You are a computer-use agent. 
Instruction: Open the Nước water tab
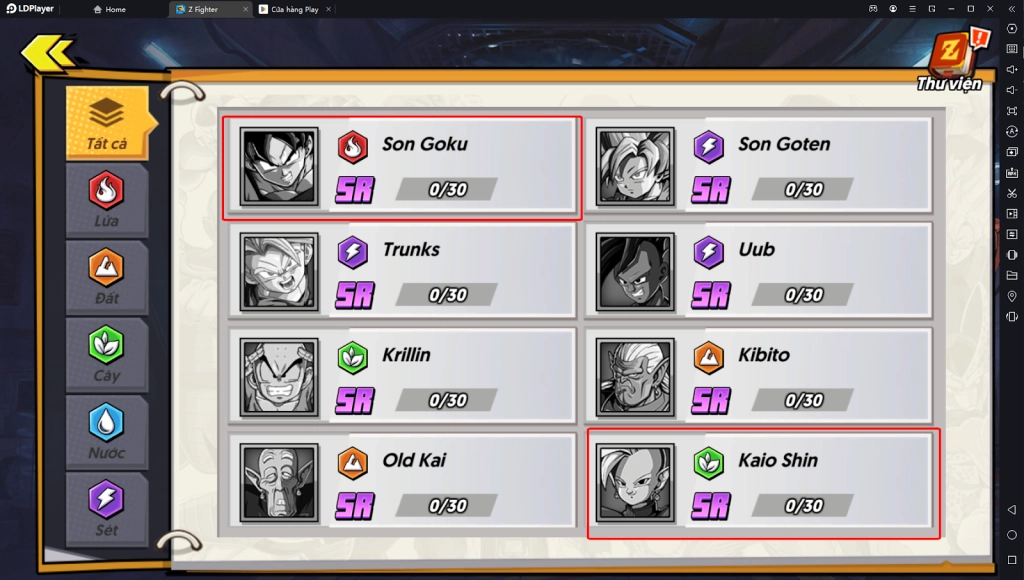pos(106,431)
